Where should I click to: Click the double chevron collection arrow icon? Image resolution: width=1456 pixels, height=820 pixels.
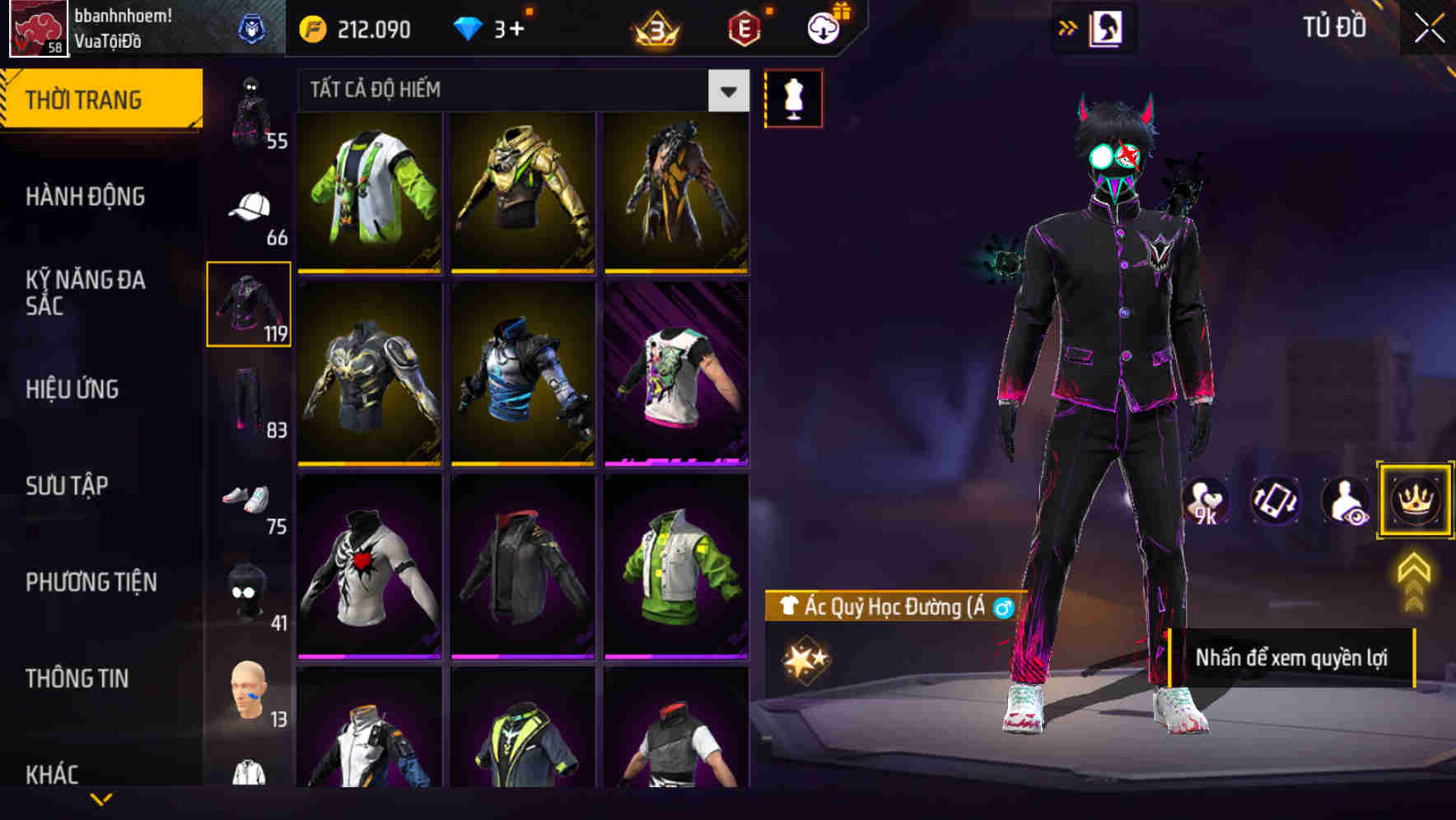point(1068,26)
